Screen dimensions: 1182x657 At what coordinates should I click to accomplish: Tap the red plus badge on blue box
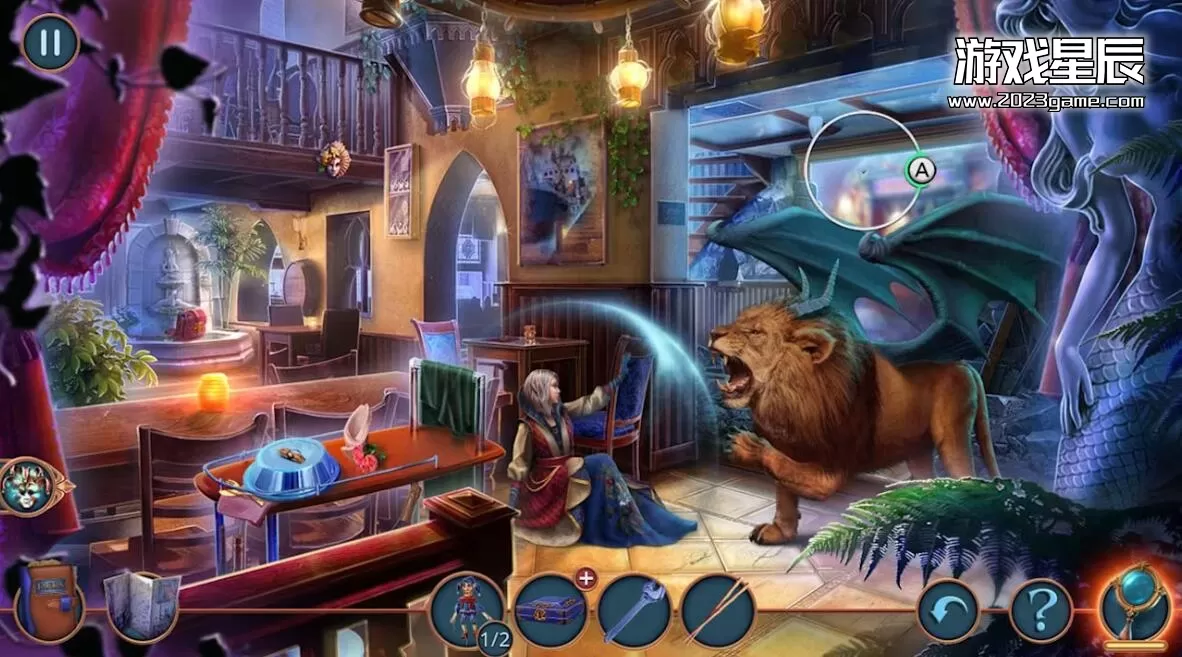click(585, 578)
